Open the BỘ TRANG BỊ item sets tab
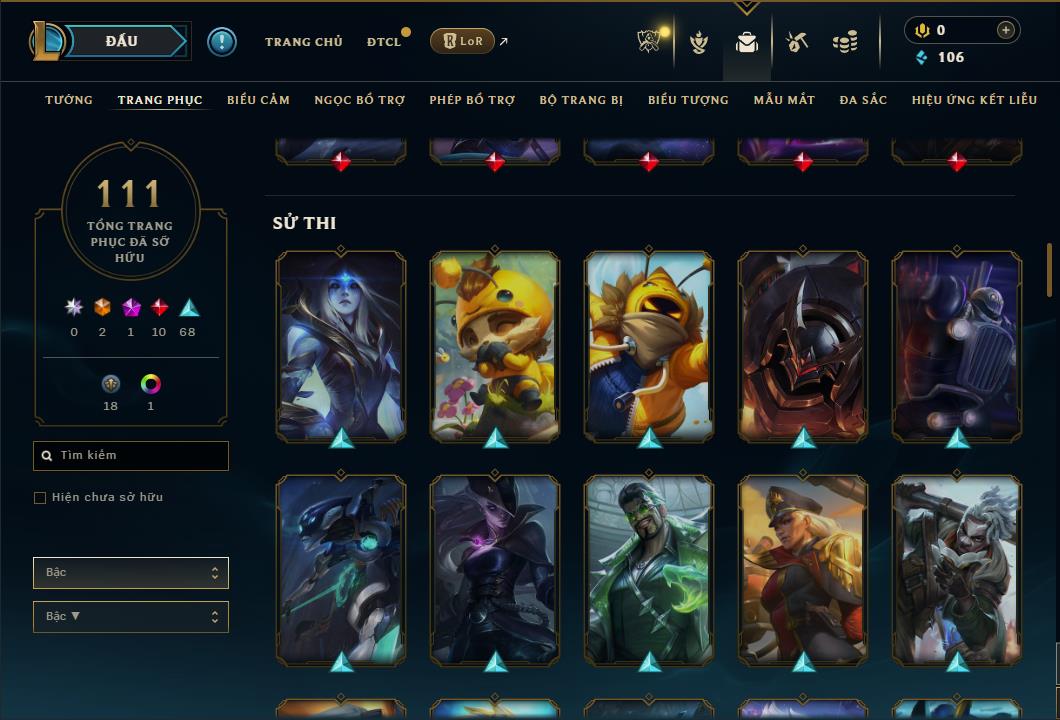Viewport: 1060px width, 720px height. 581,100
